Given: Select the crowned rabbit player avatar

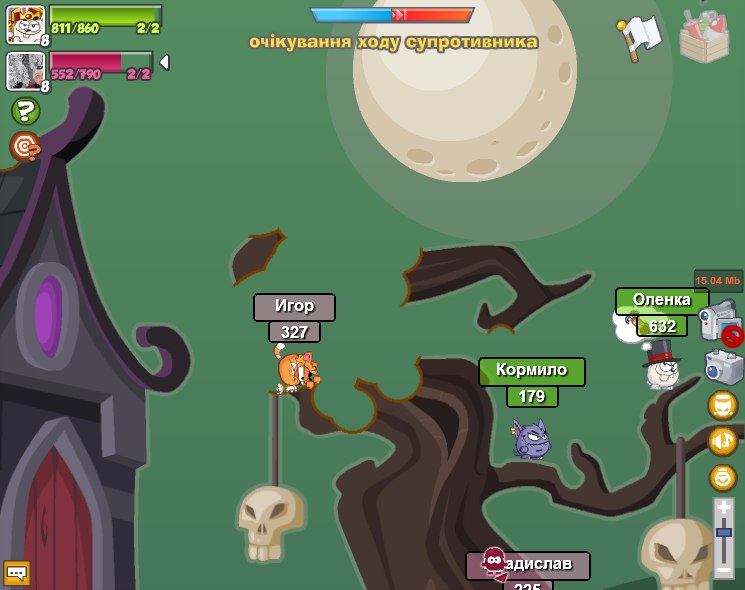Looking at the screenshot, I should point(25,24).
